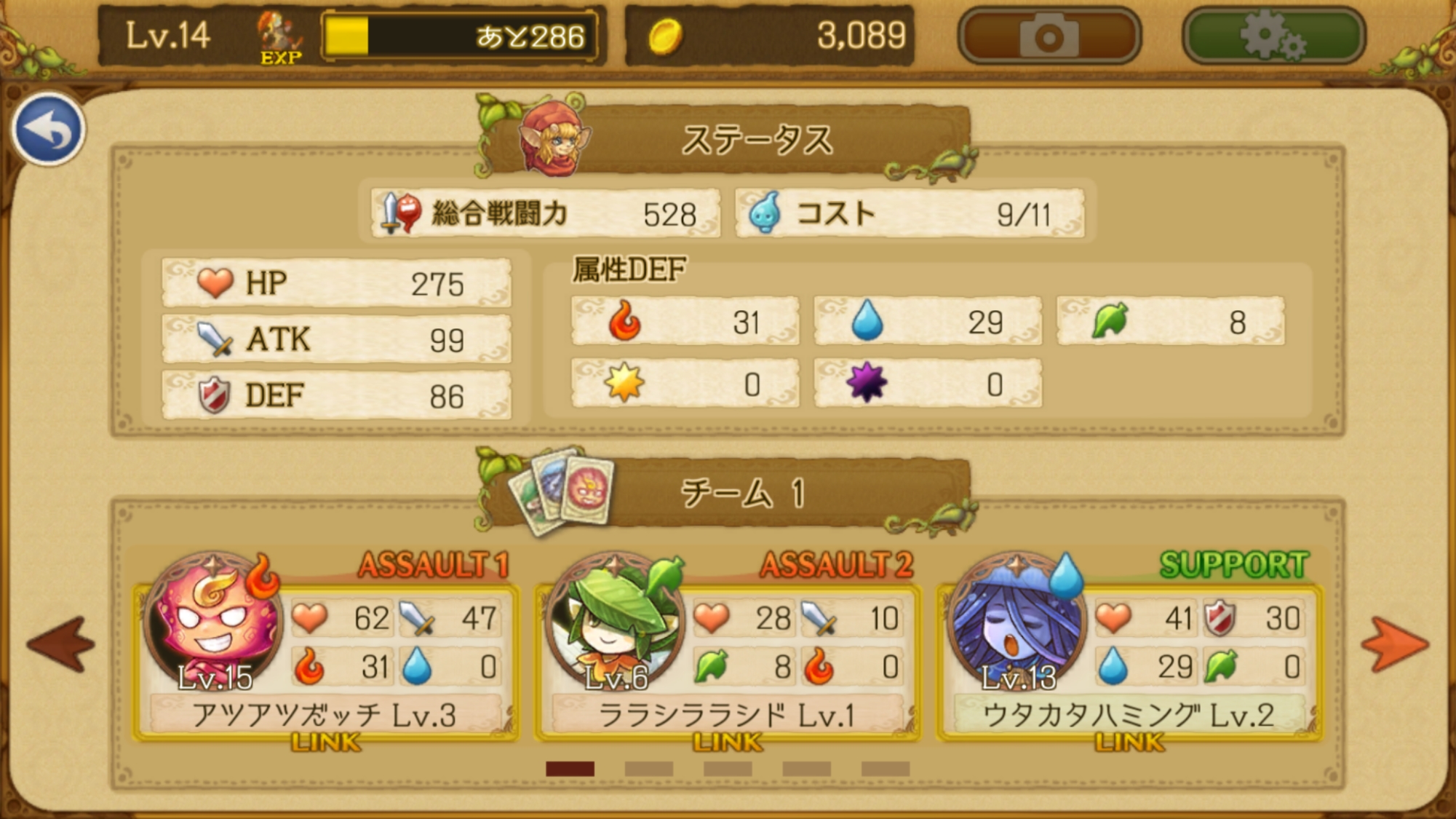Tap the ステータス header banner
The width and height of the screenshot is (1456, 819).
[757, 142]
